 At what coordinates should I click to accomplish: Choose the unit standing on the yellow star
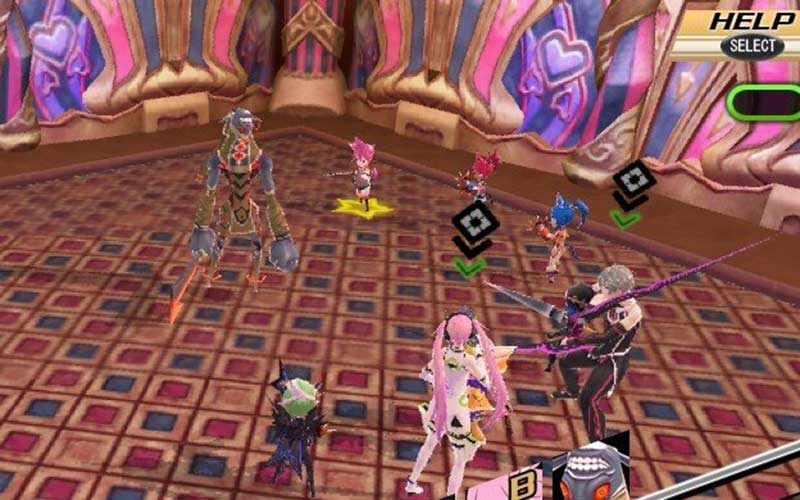(x=362, y=178)
